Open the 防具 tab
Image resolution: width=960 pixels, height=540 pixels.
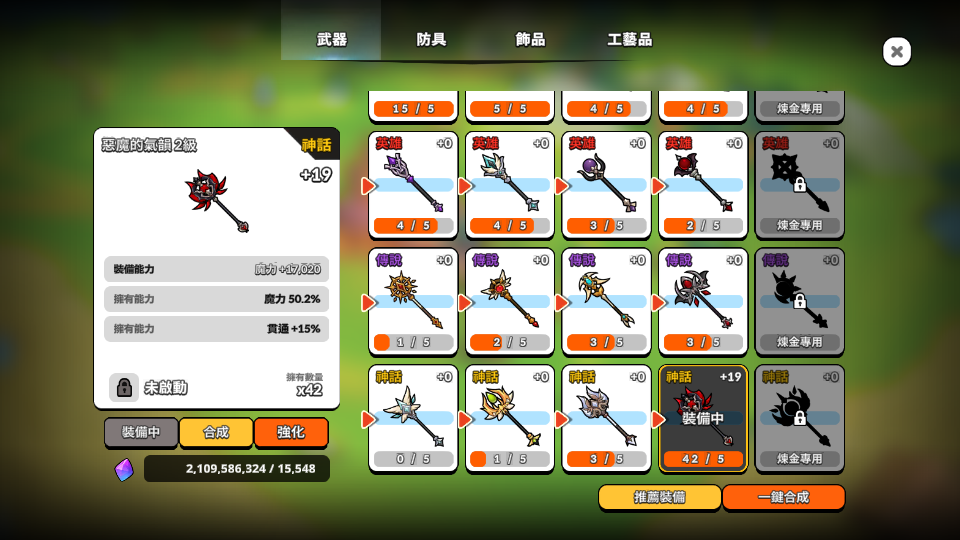[x=431, y=40]
